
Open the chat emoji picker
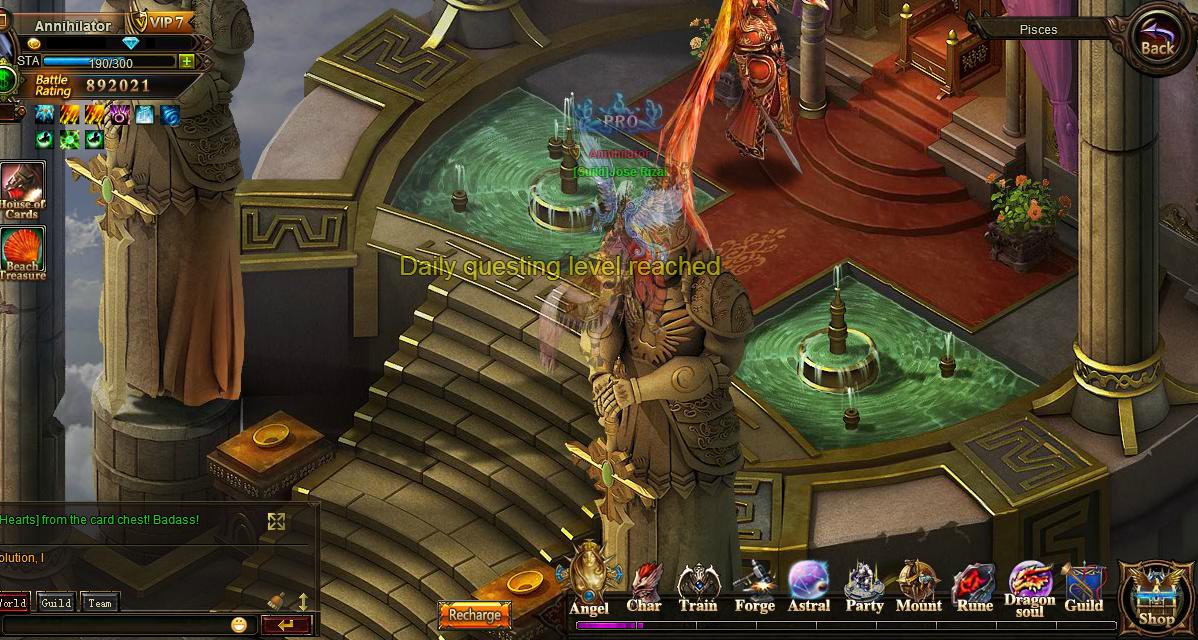[239, 625]
